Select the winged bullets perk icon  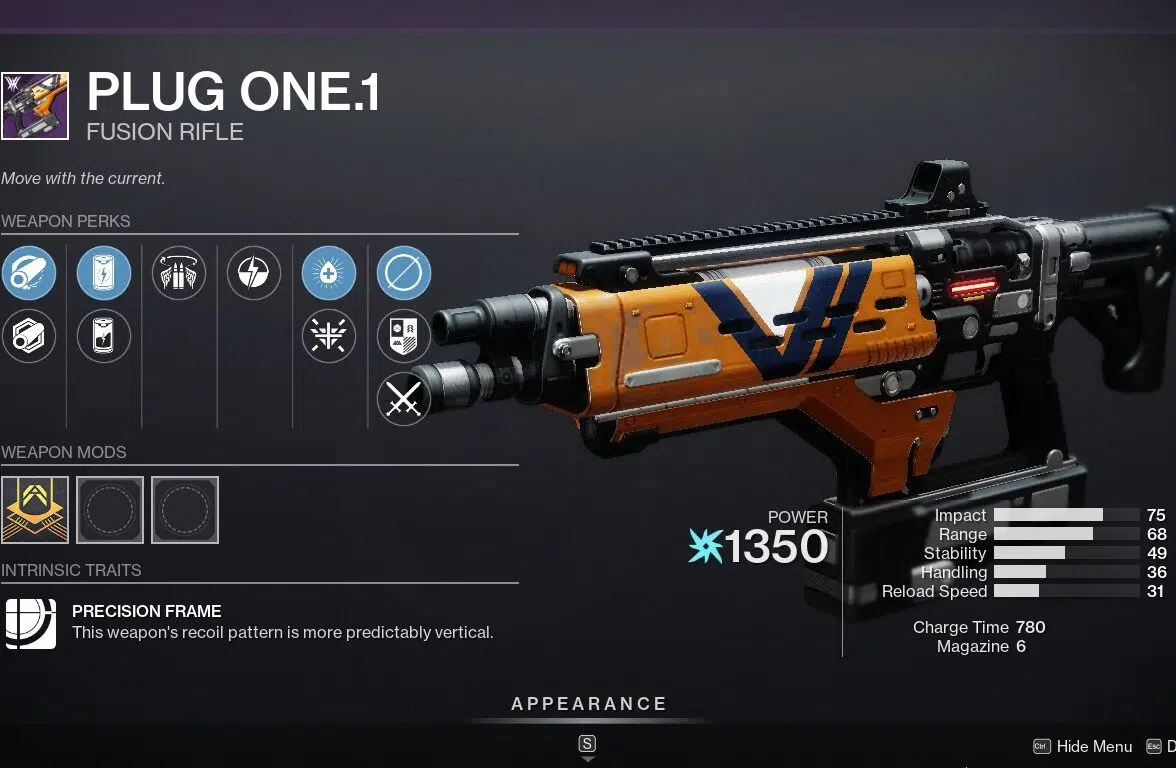coord(179,273)
